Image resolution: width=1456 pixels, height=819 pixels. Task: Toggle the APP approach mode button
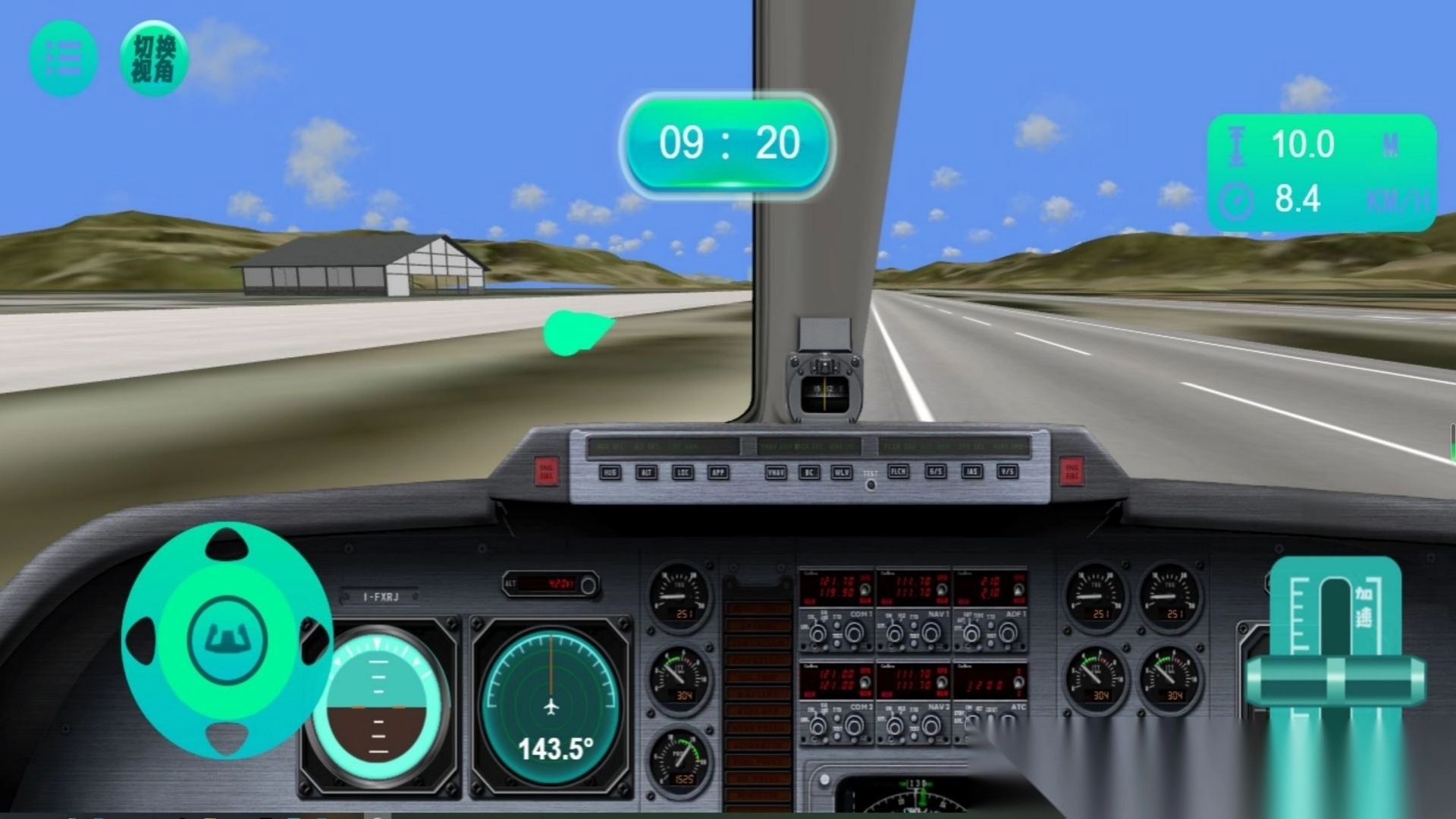719,473
